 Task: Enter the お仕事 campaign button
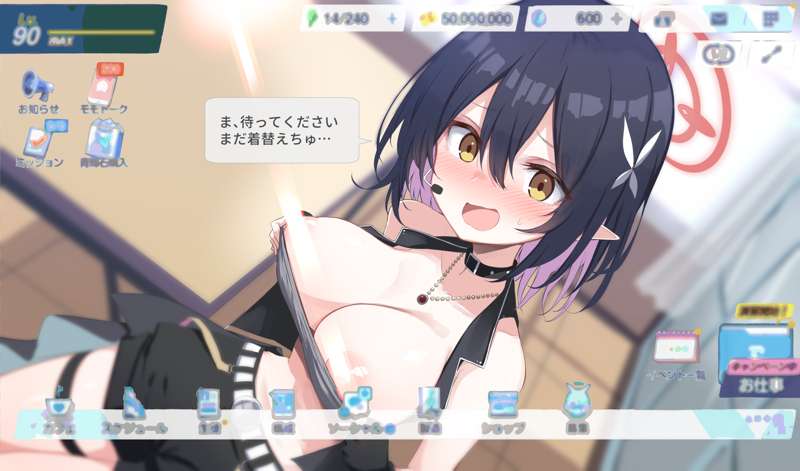pyautogui.click(x=755, y=362)
